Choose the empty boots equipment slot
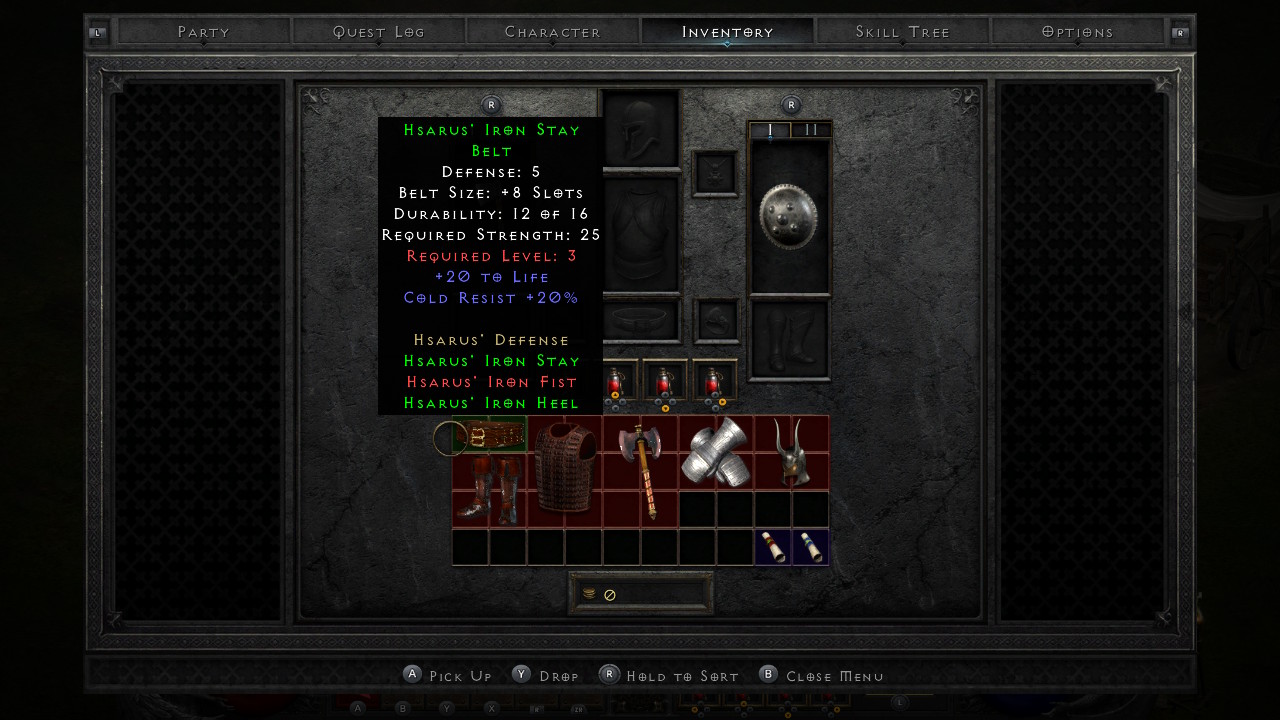The height and width of the screenshot is (720, 1280). pos(789,340)
